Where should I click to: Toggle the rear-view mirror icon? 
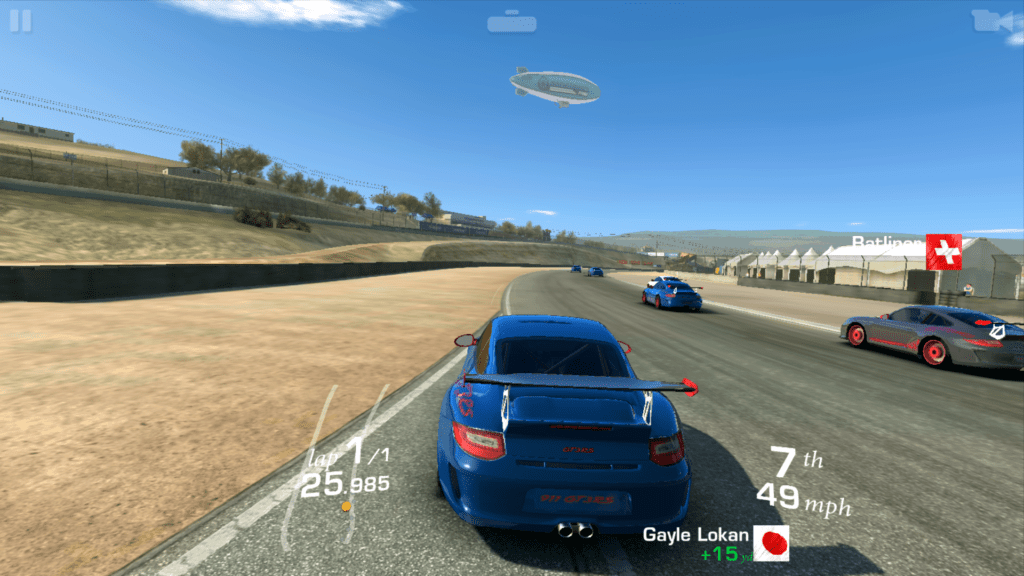click(x=512, y=21)
